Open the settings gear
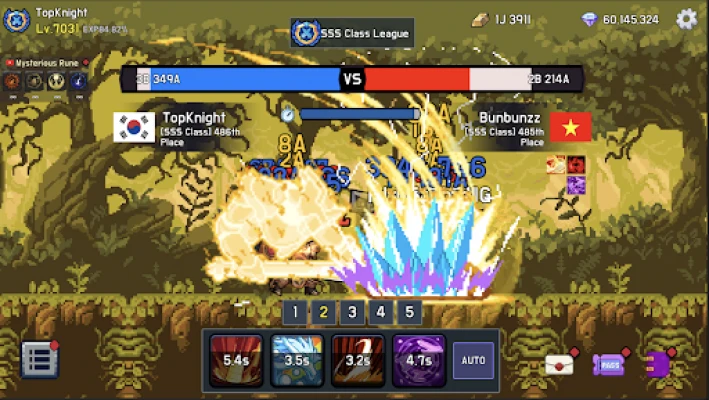709x400 pixels. point(686,19)
